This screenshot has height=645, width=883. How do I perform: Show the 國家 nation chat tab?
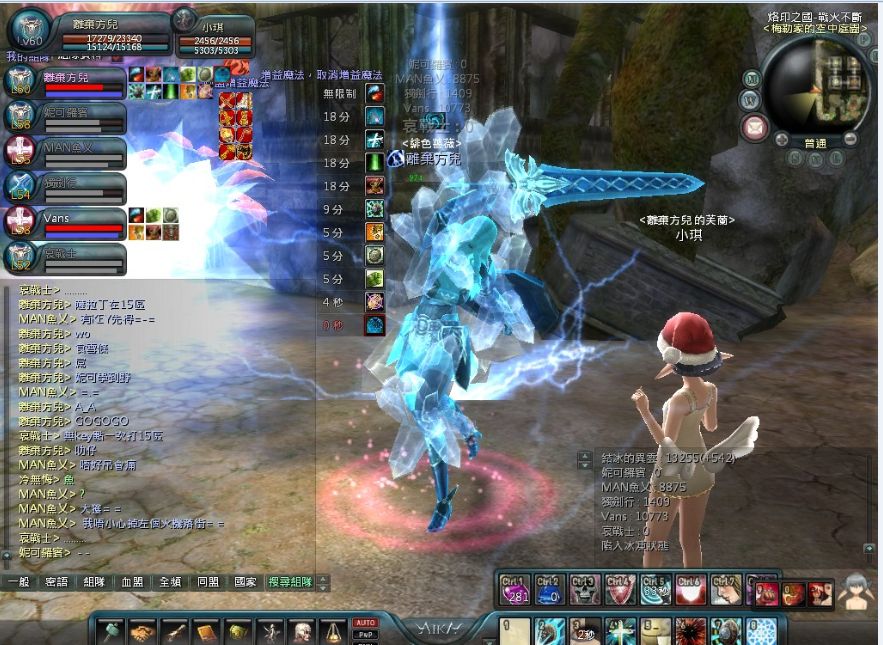coord(245,582)
